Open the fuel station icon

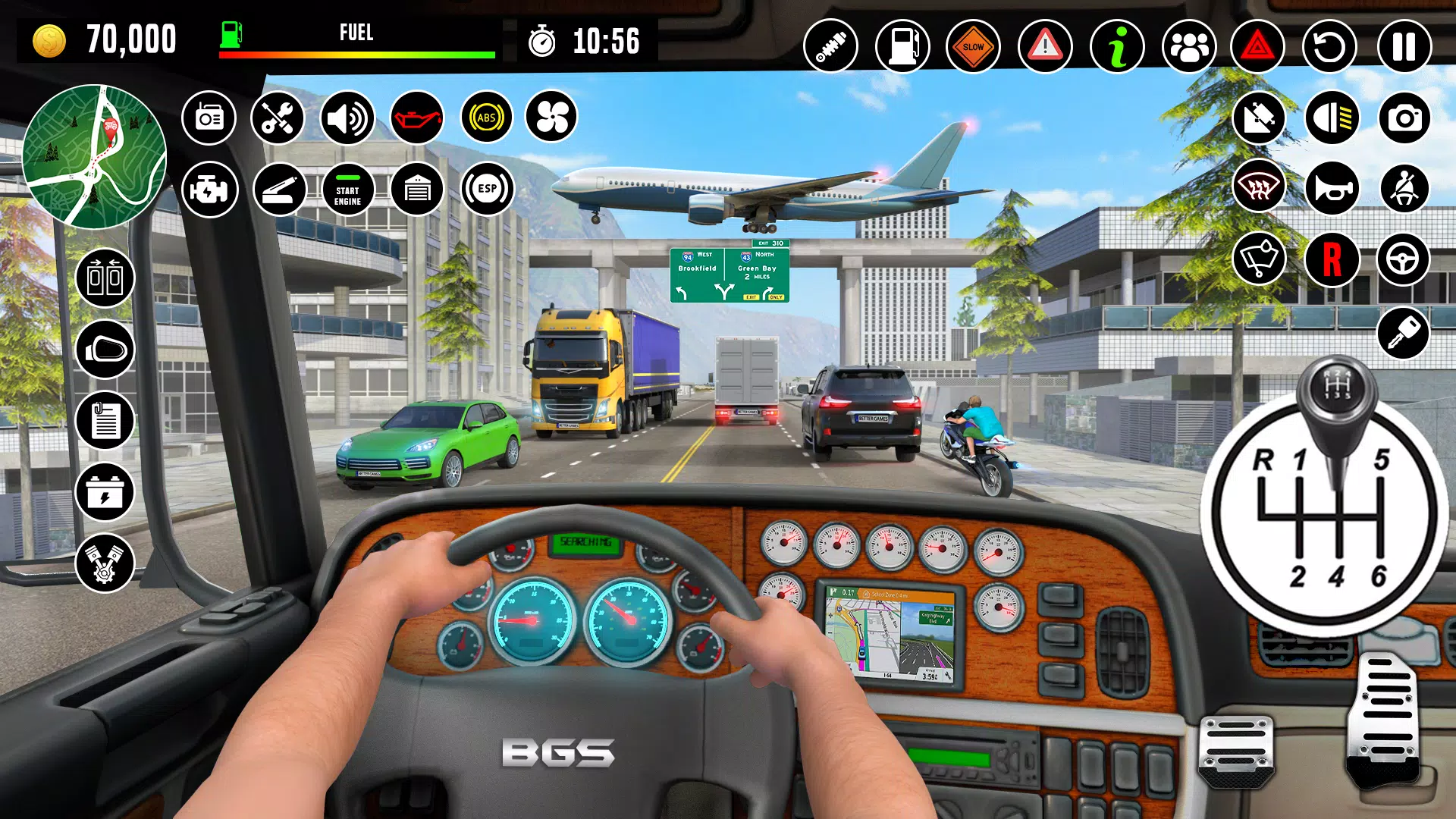[x=903, y=46]
